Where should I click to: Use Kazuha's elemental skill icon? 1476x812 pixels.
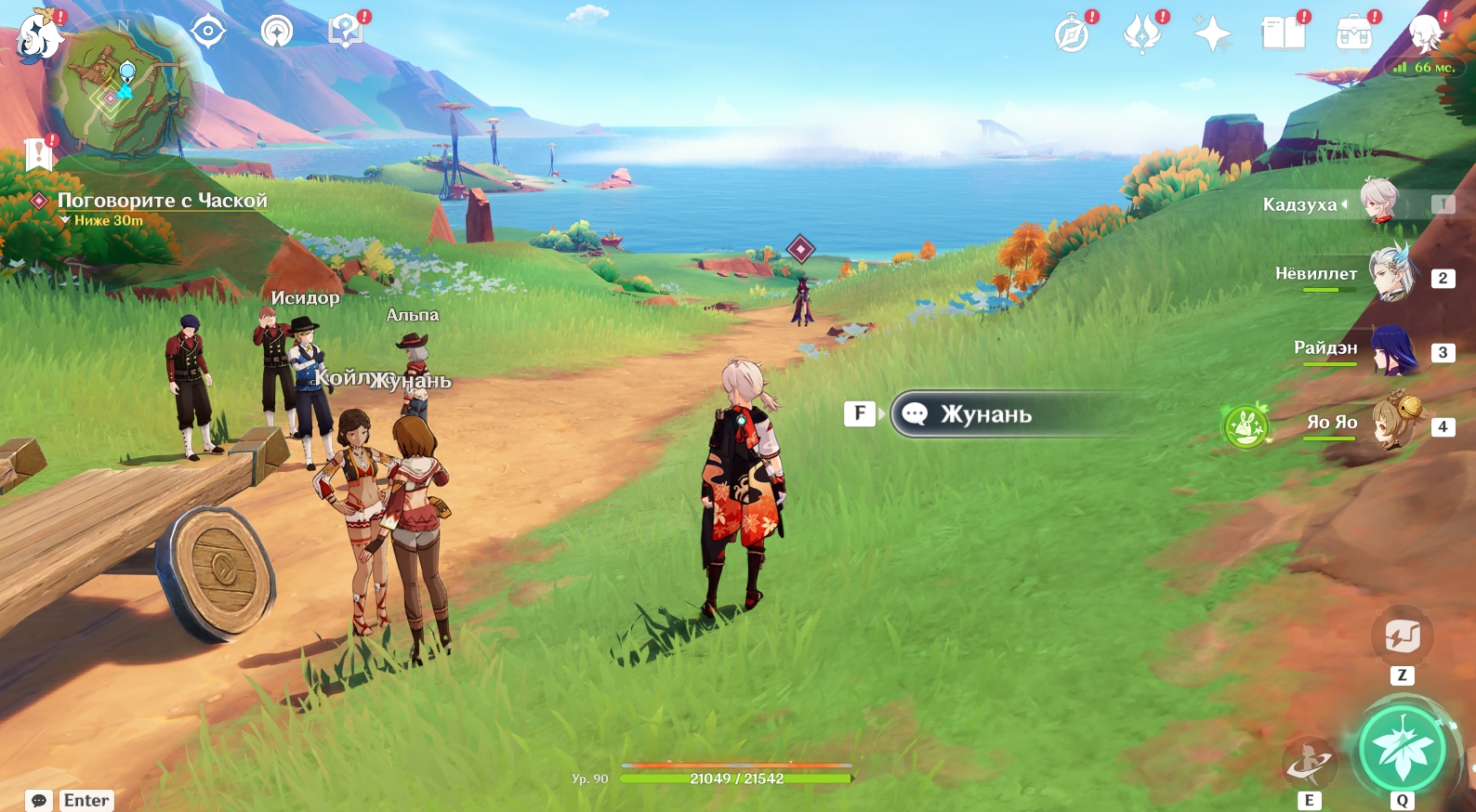[x=1309, y=764]
